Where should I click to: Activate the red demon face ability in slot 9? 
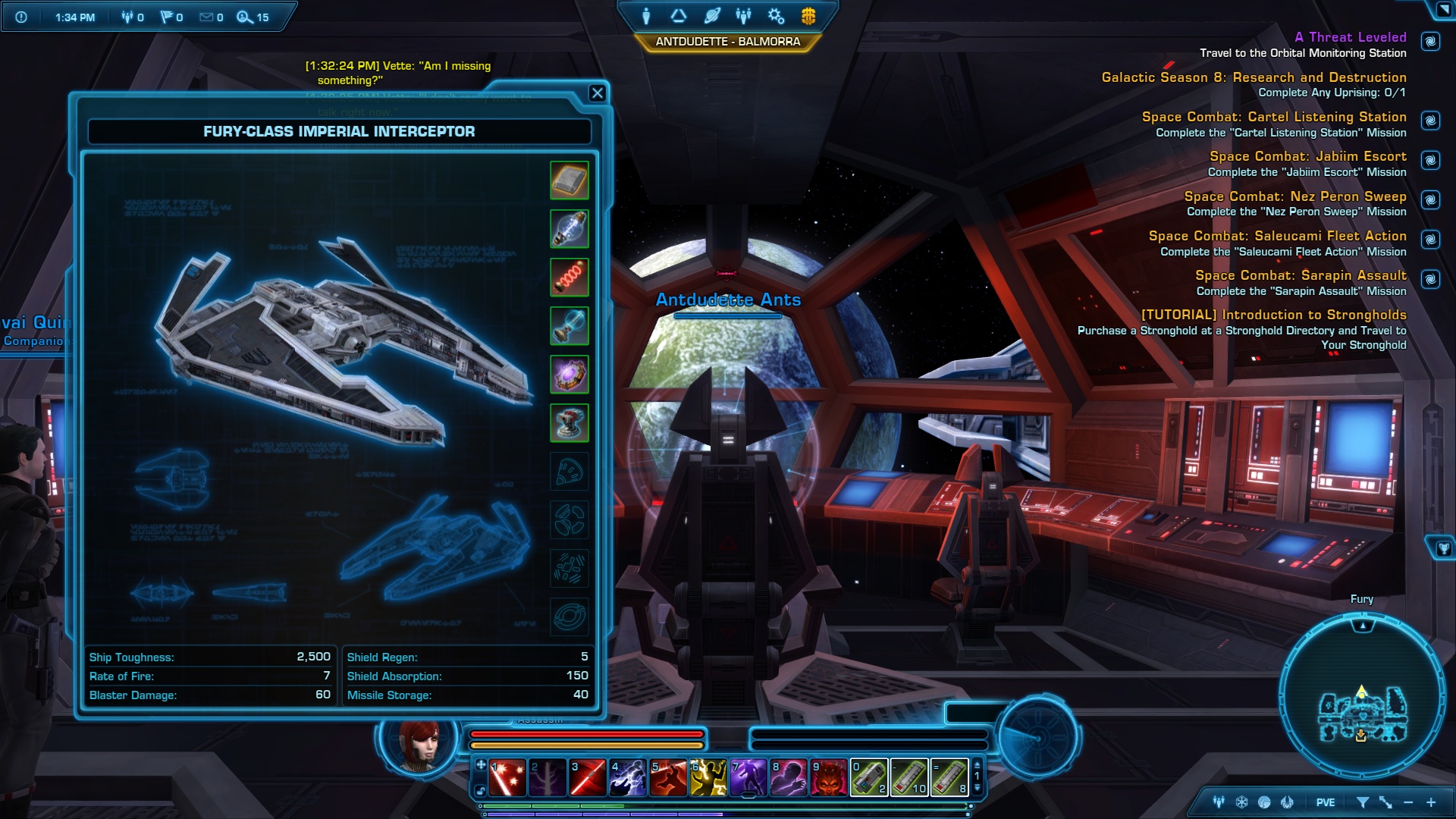coord(829,777)
